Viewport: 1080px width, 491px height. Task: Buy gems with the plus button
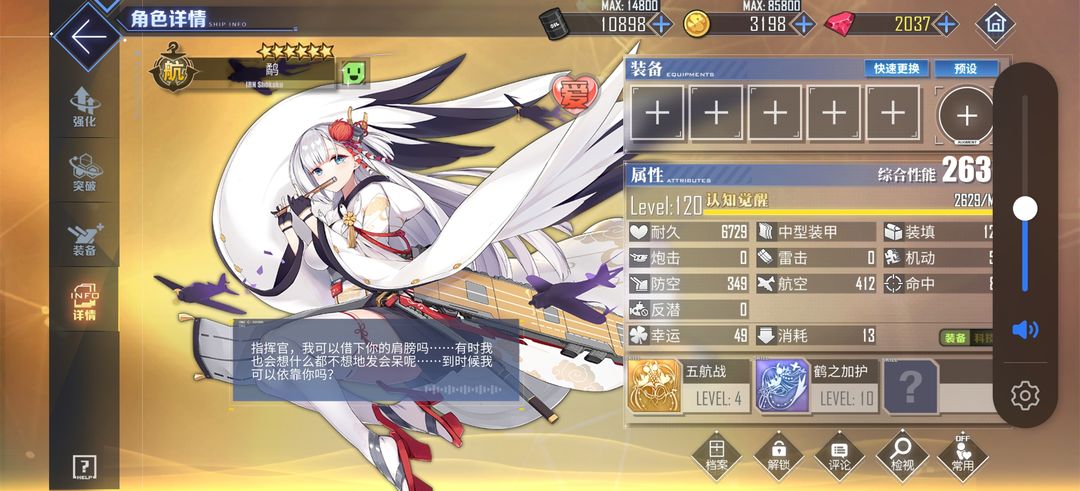(945, 24)
